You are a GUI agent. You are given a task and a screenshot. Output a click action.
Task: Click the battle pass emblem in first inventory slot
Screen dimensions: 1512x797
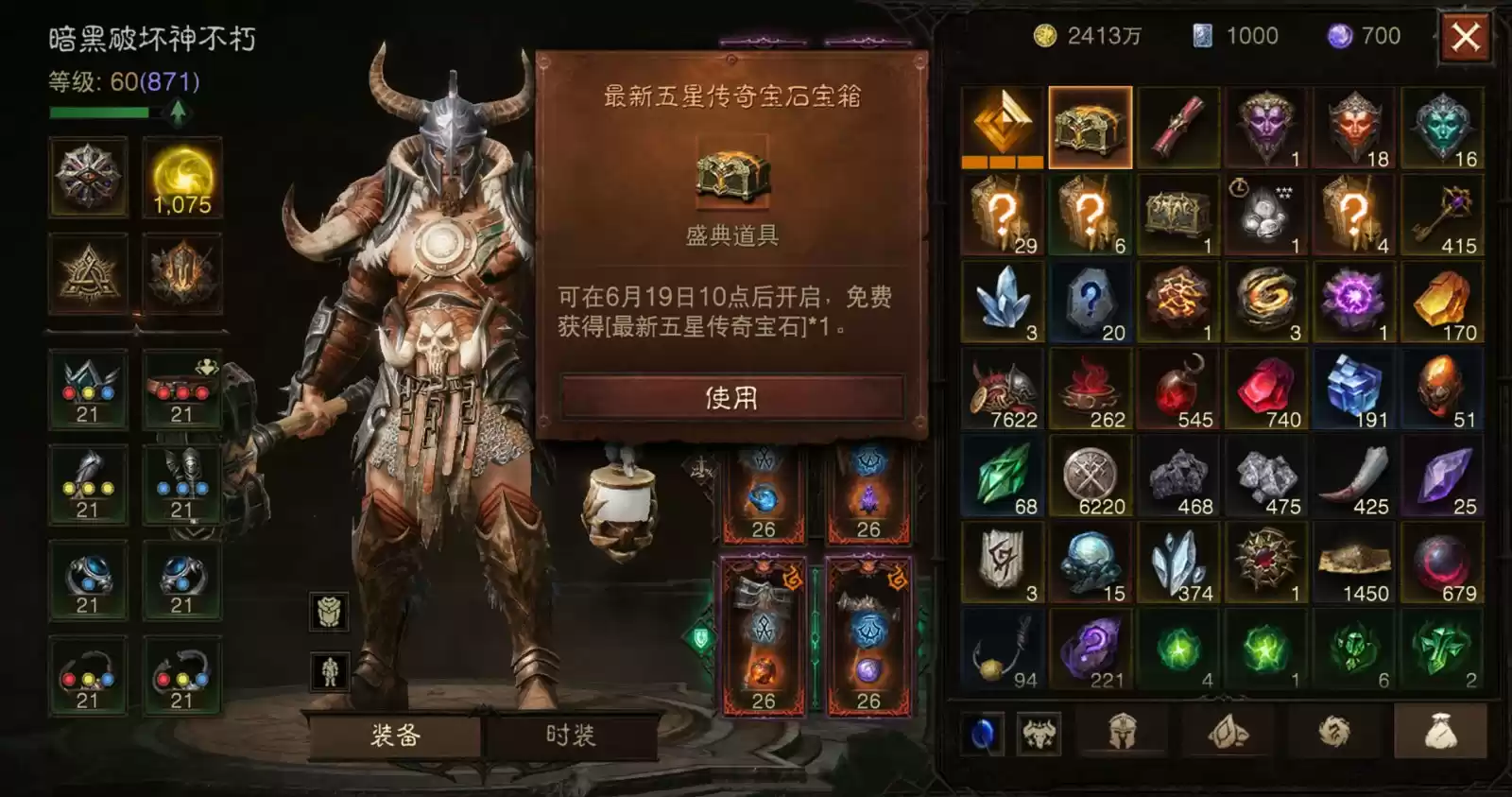click(1005, 126)
